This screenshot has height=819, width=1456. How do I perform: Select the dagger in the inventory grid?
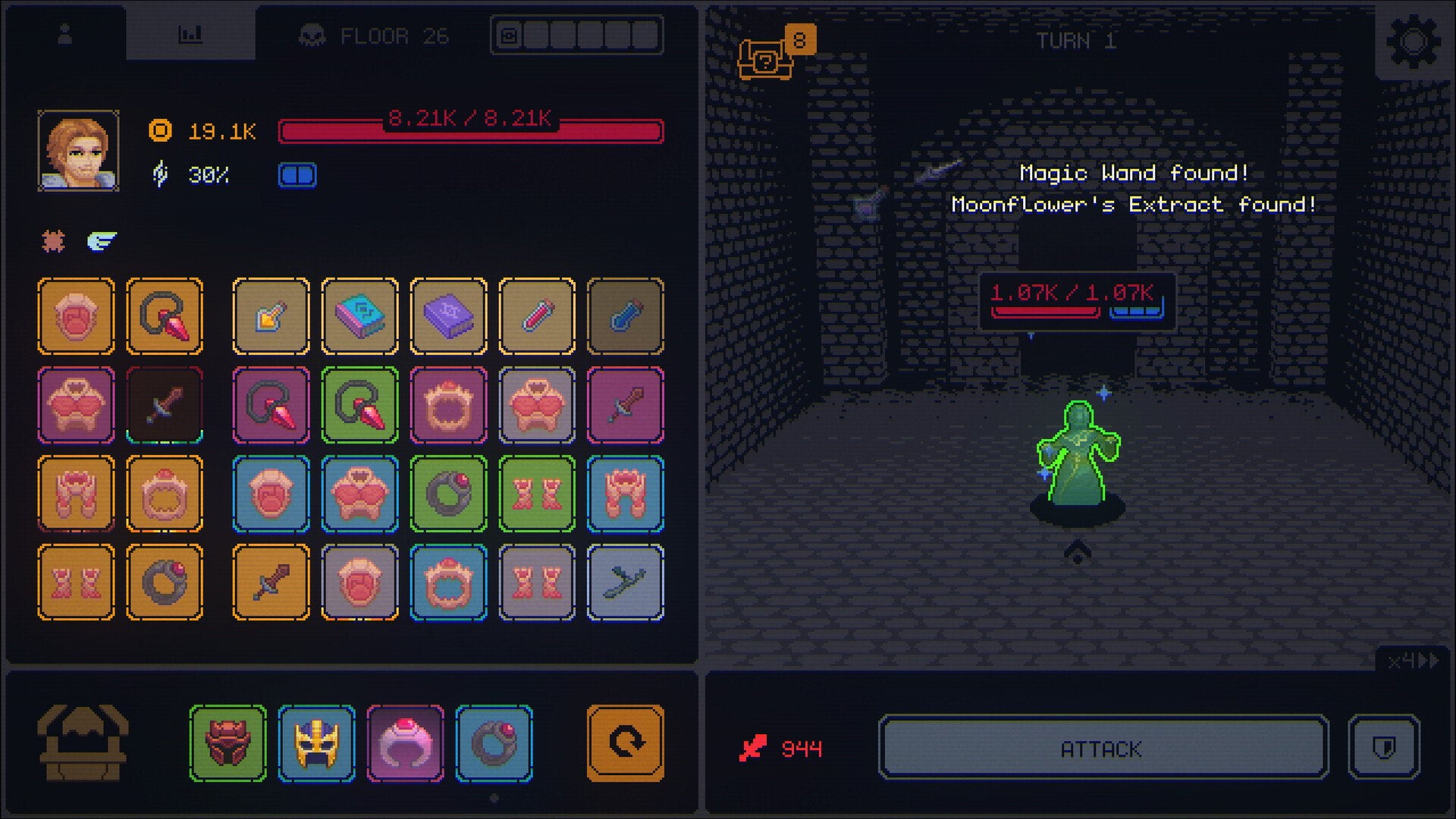coord(165,404)
